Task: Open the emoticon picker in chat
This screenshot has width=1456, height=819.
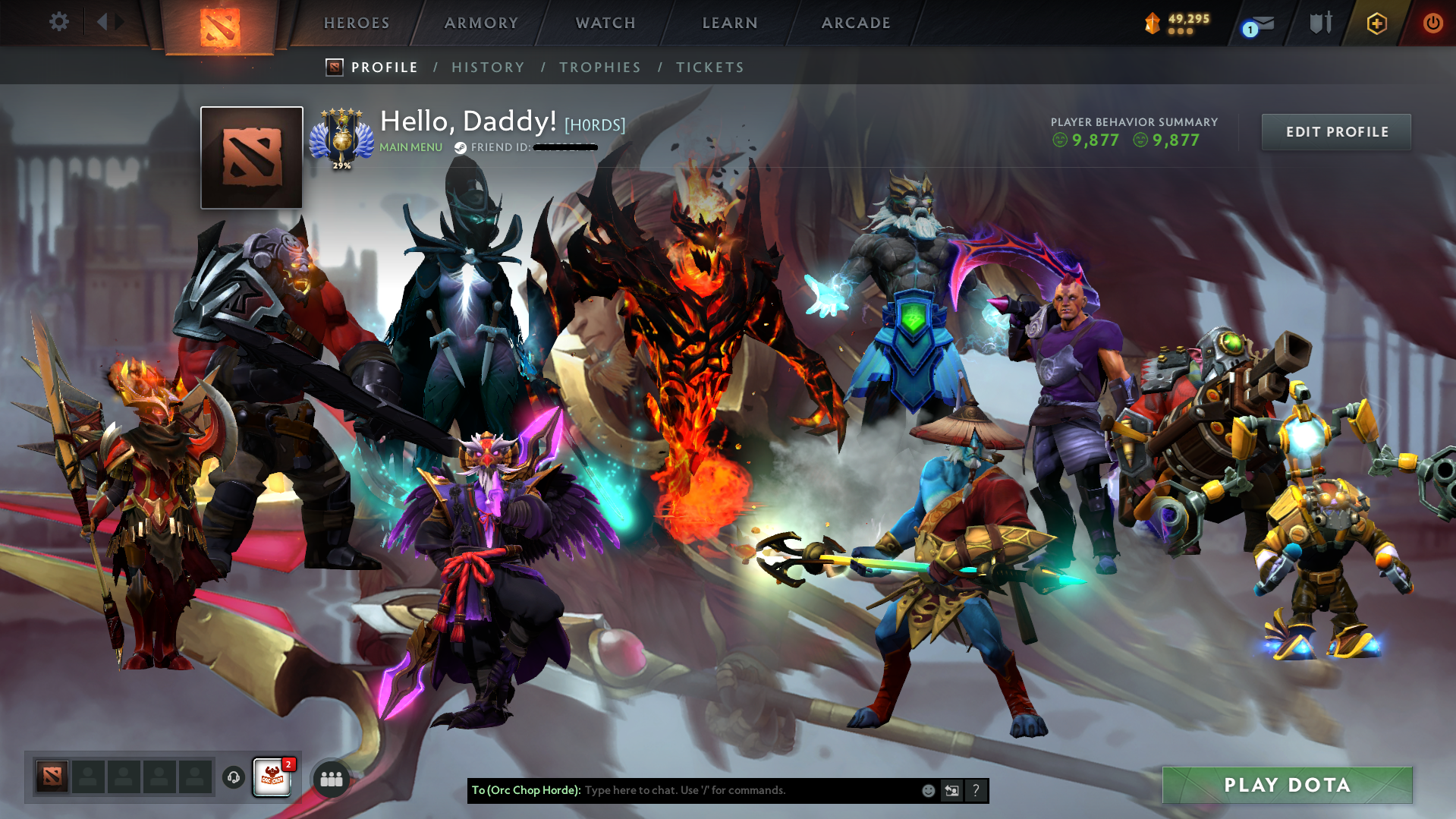Action: click(929, 790)
